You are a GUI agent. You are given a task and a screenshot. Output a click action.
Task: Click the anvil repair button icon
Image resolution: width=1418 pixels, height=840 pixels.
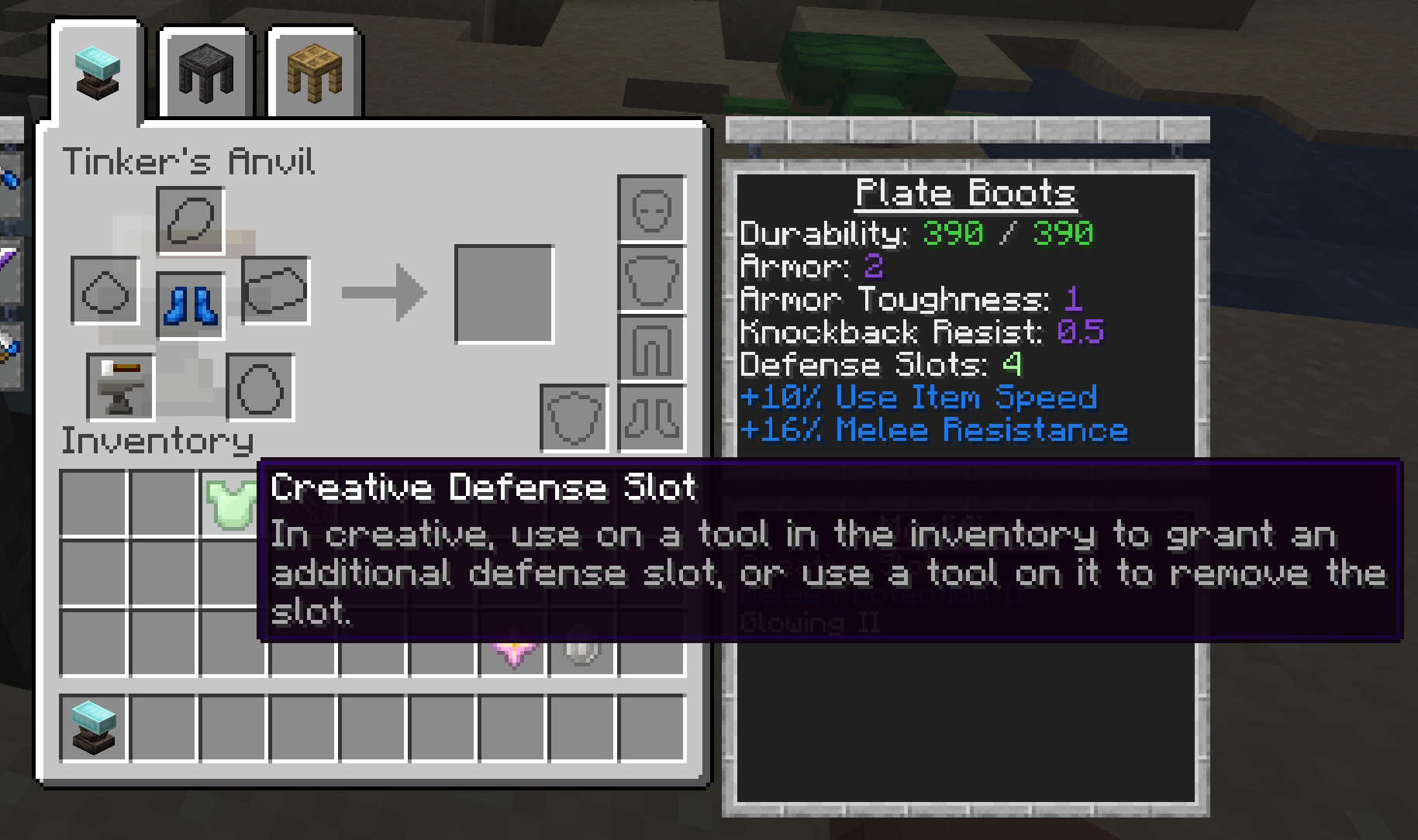point(120,387)
